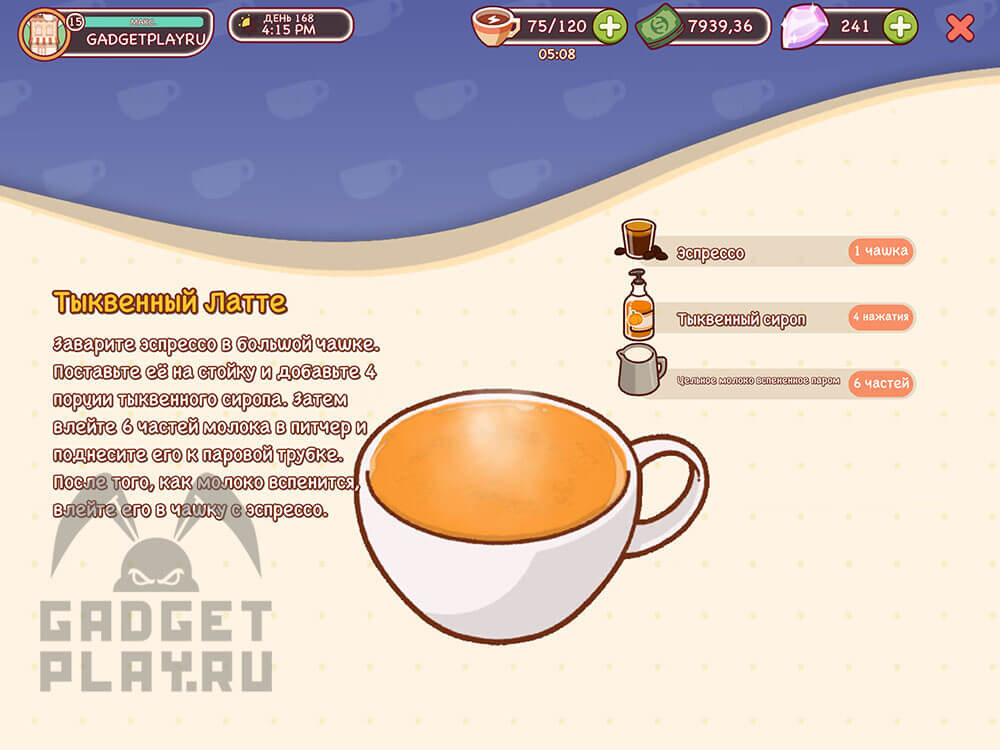This screenshot has width=1000, height=750.
Task: Open the GADGETPLAYRU player profile avatar
Action: [x=44, y=34]
